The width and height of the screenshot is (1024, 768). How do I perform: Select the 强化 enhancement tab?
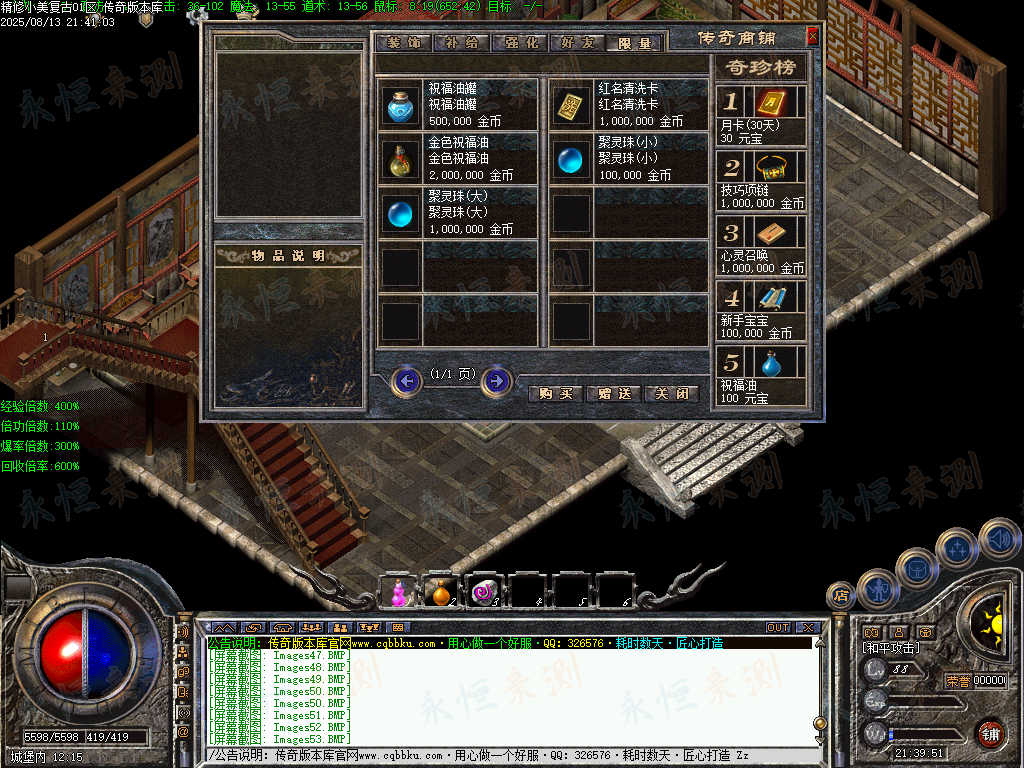coord(520,43)
